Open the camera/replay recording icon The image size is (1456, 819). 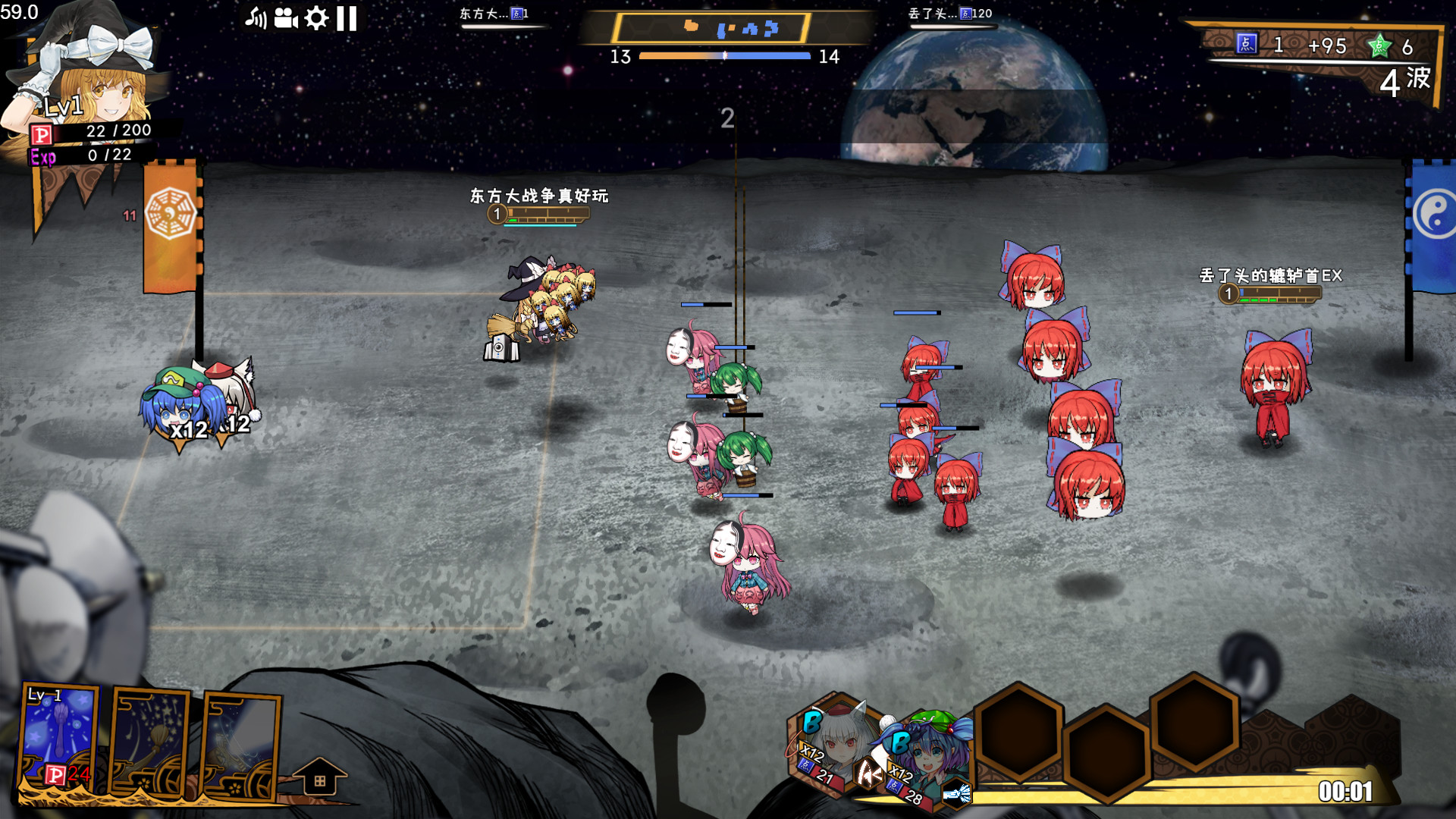click(287, 17)
